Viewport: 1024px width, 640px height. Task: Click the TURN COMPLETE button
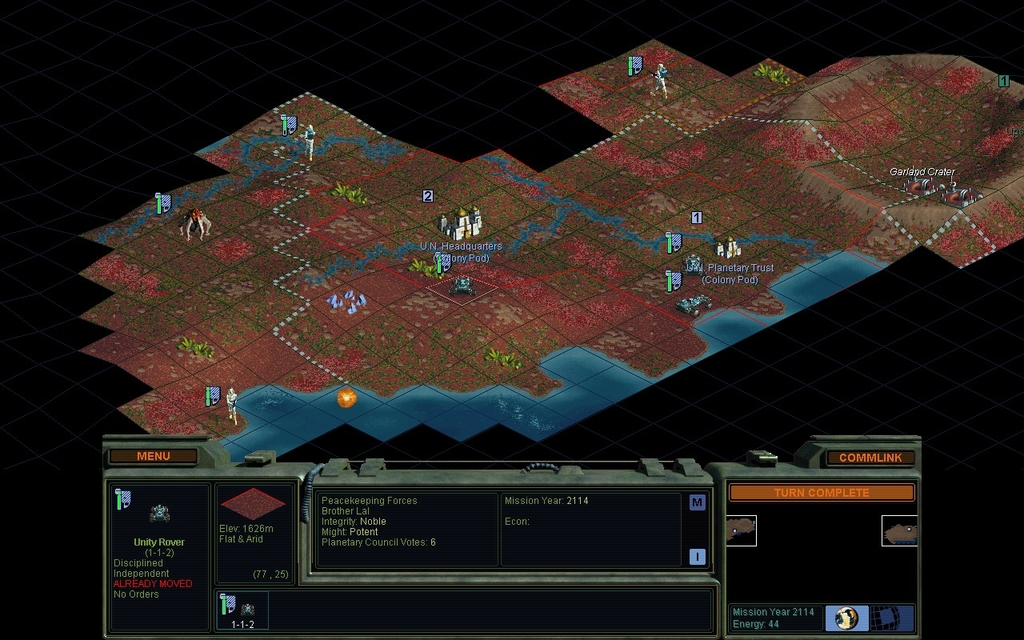[821, 492]
